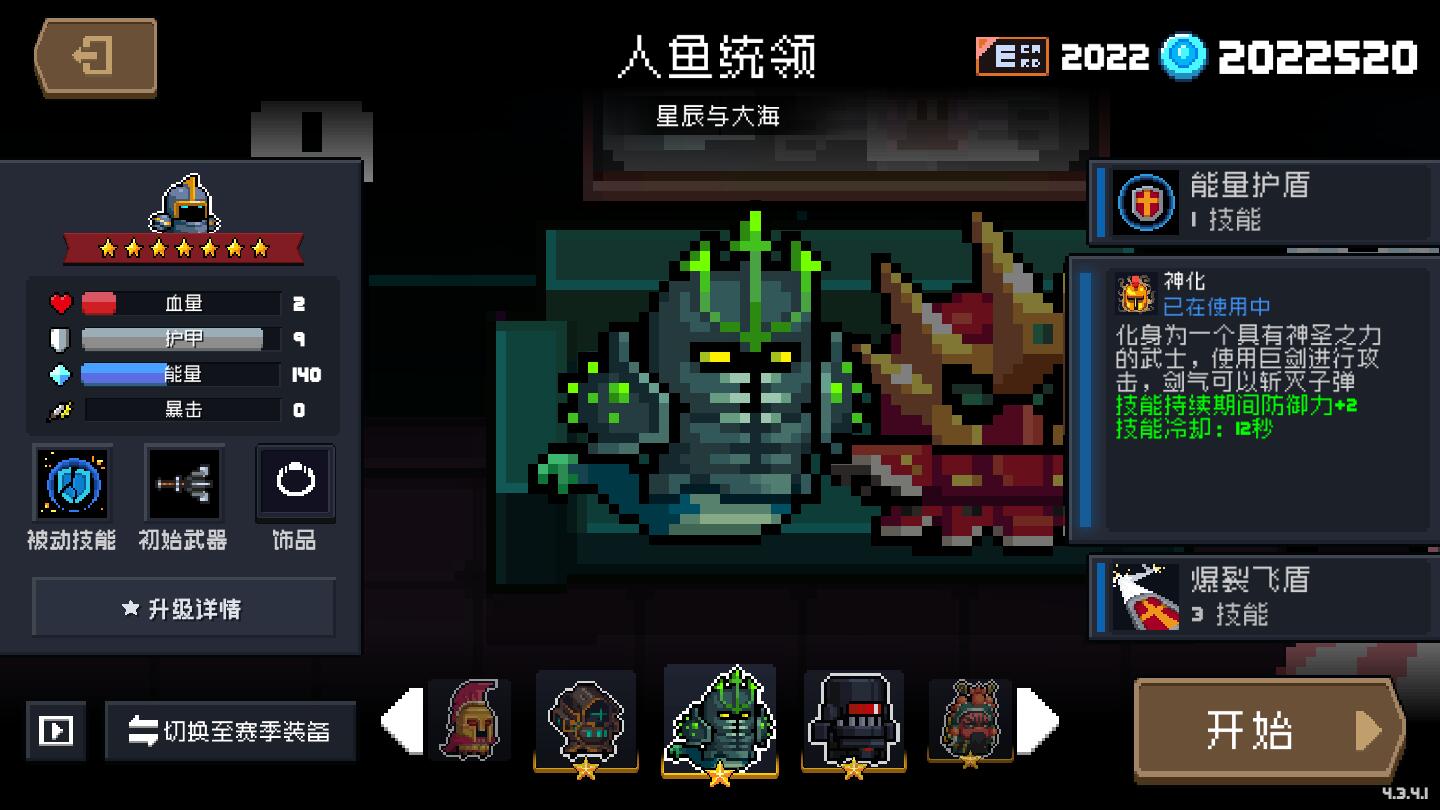Screen dimensions: 1440x810
Task: Select the knight character thumbnail at bottom
Action: pos(472,720)
